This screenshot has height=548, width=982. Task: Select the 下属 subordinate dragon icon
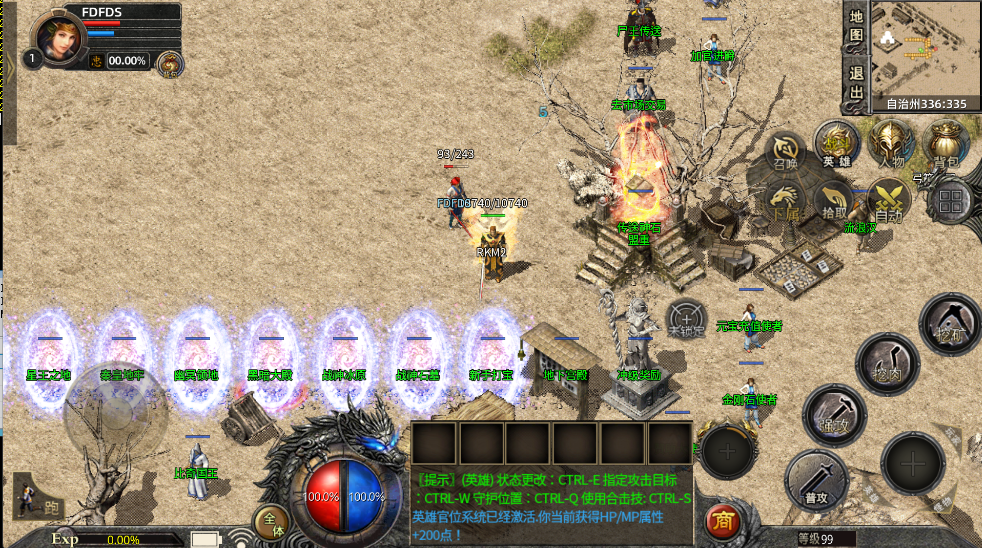point(786,200)
